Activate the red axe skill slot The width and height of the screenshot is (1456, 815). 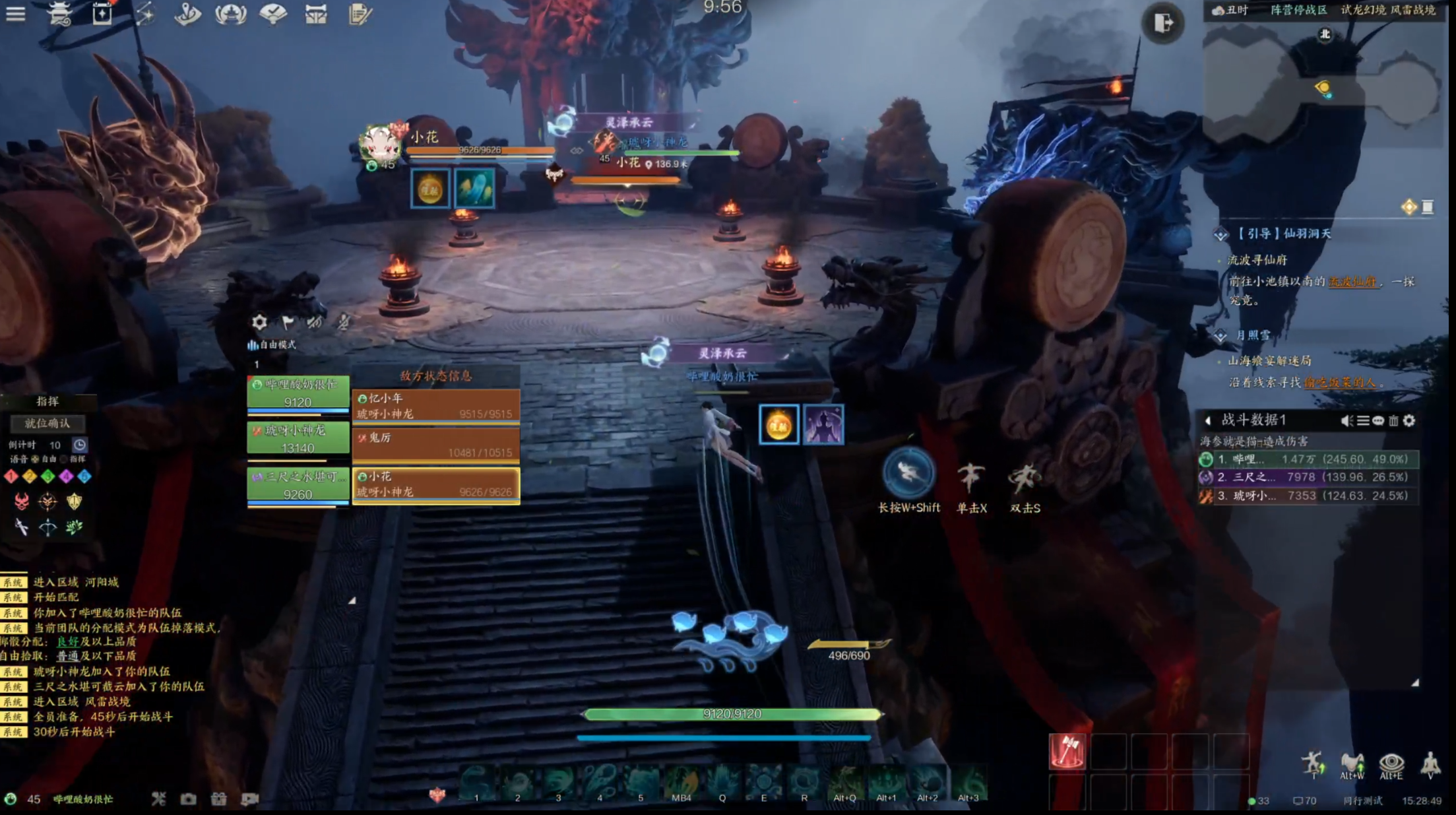(x=1067, y=751)
